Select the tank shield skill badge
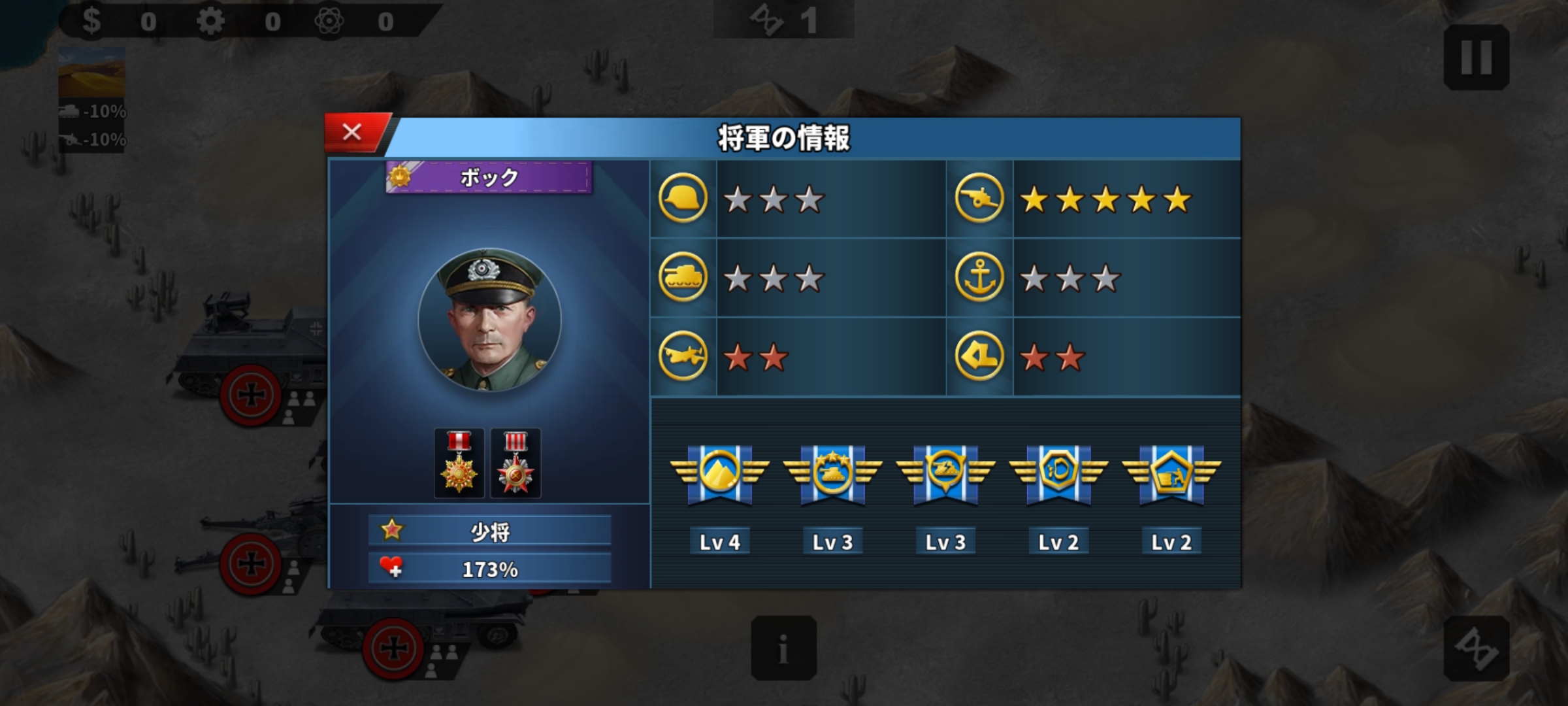The height and width of the screenshot is (706, 1568). [x=945, y=474]
